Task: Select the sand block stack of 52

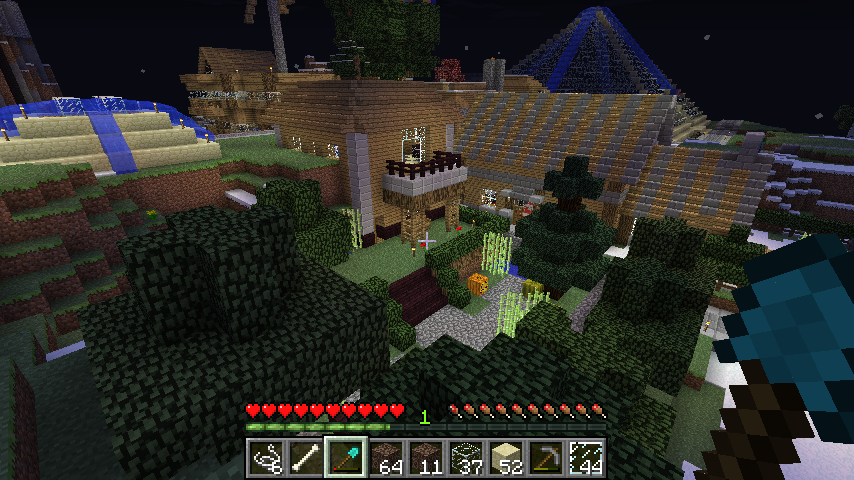Action: (506, 458)
